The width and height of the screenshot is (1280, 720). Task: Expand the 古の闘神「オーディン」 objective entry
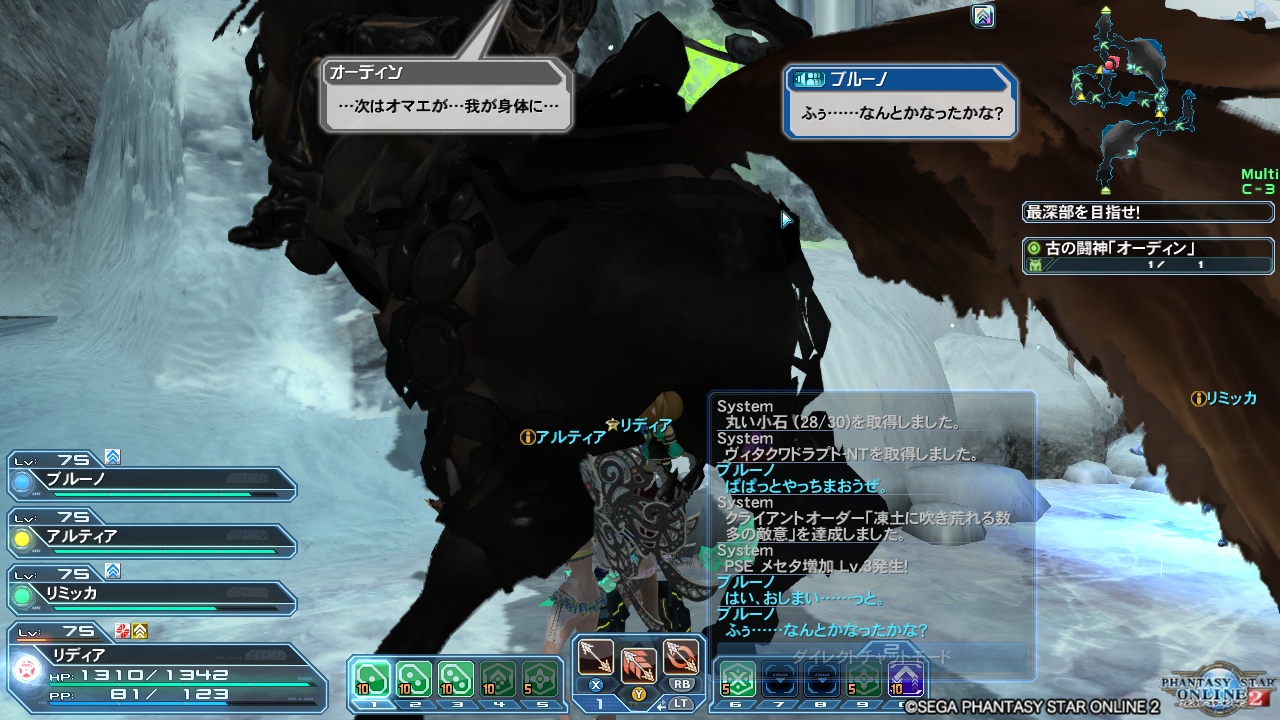(1145, 255)
